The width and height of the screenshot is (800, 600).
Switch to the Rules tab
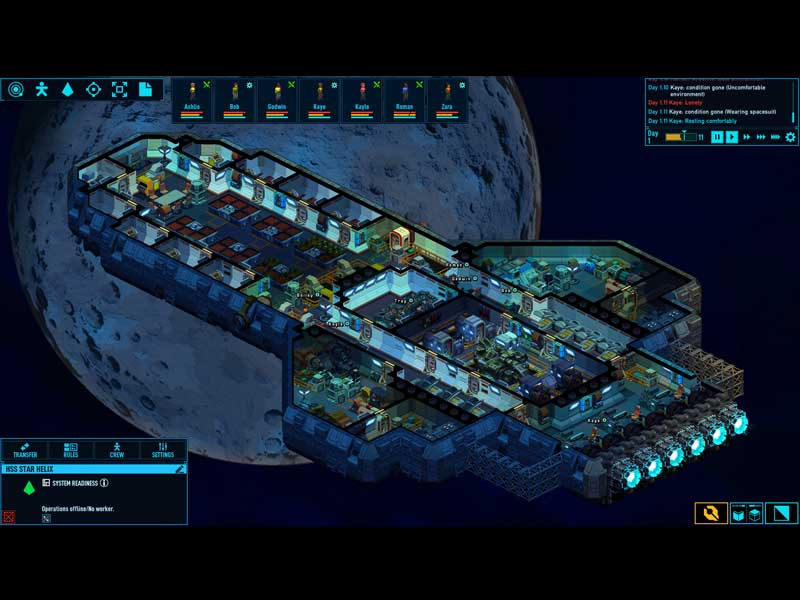click(70, 450)
